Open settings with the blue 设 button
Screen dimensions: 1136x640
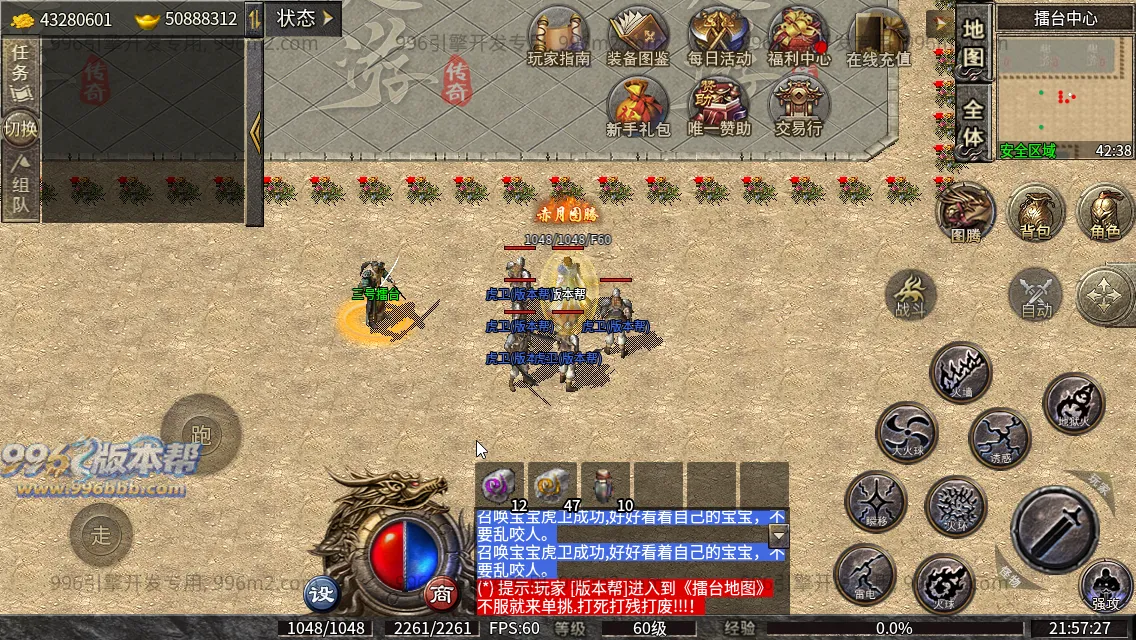(321, 593)
